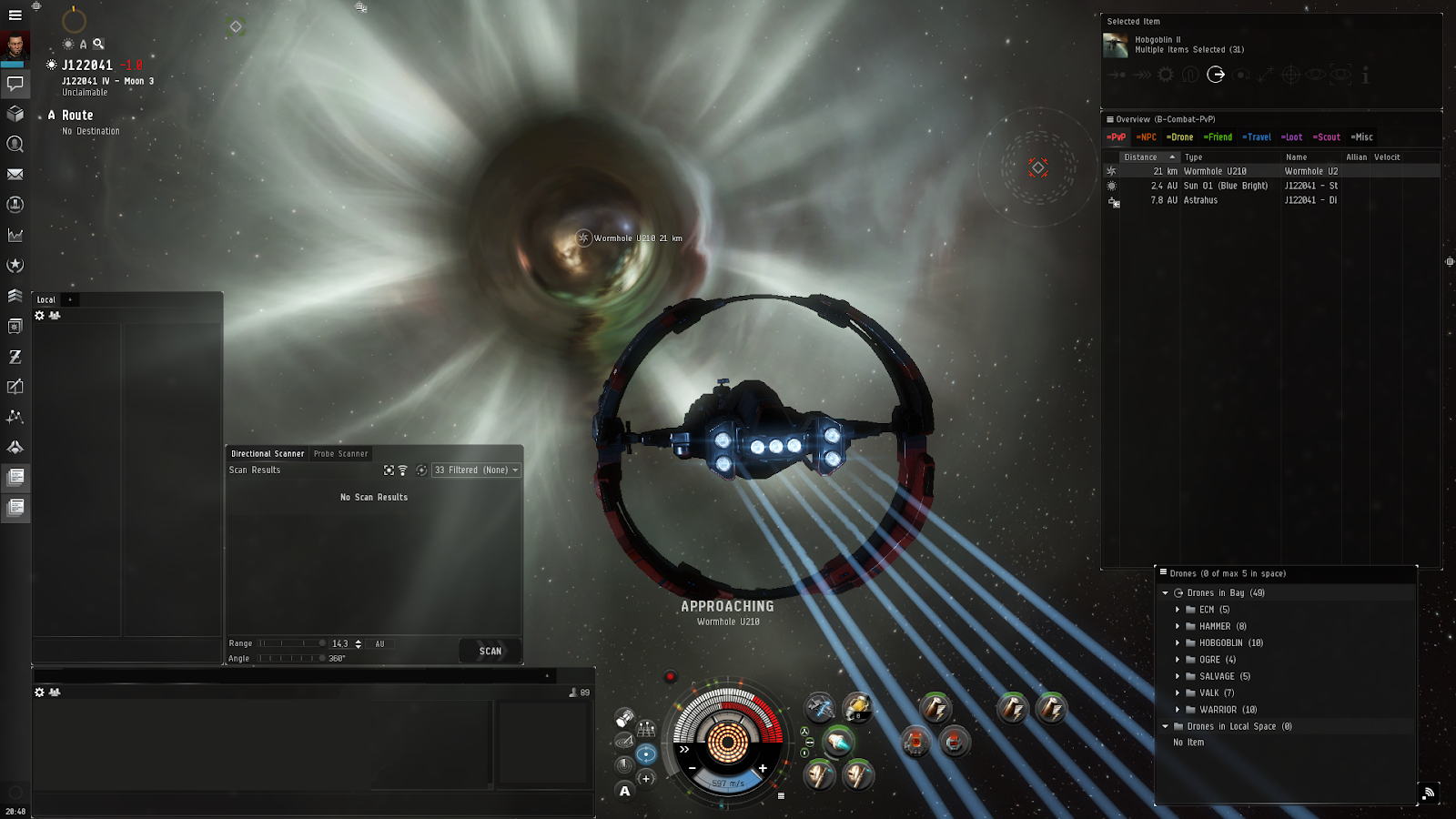Click the SCAN button in the Directional Scanner
Image resolution: width=1456 pixels, height=819 pixels.
[489, 651]
